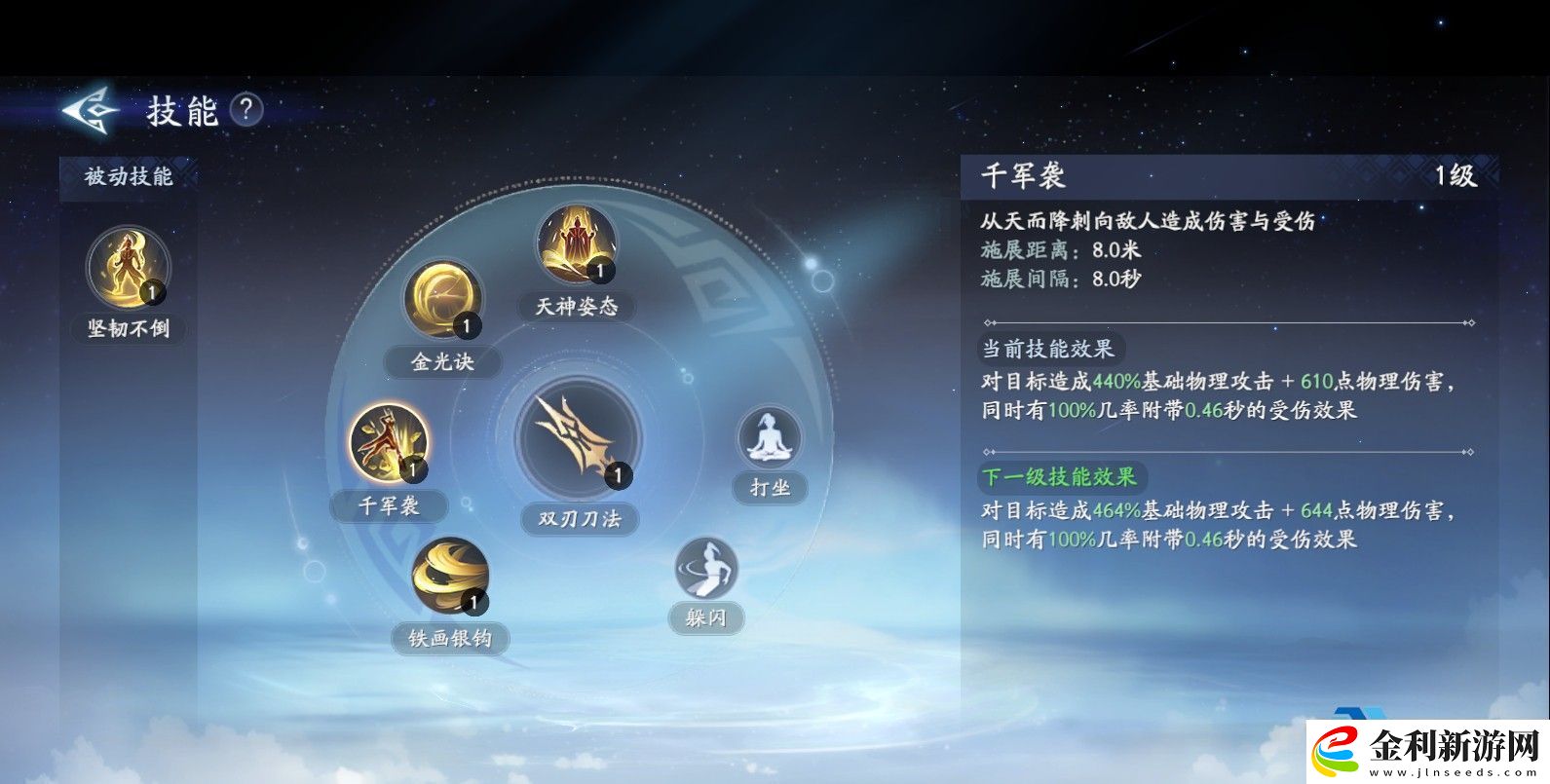
Task: Click the 1级 level label
Action: pos(1457,178)
